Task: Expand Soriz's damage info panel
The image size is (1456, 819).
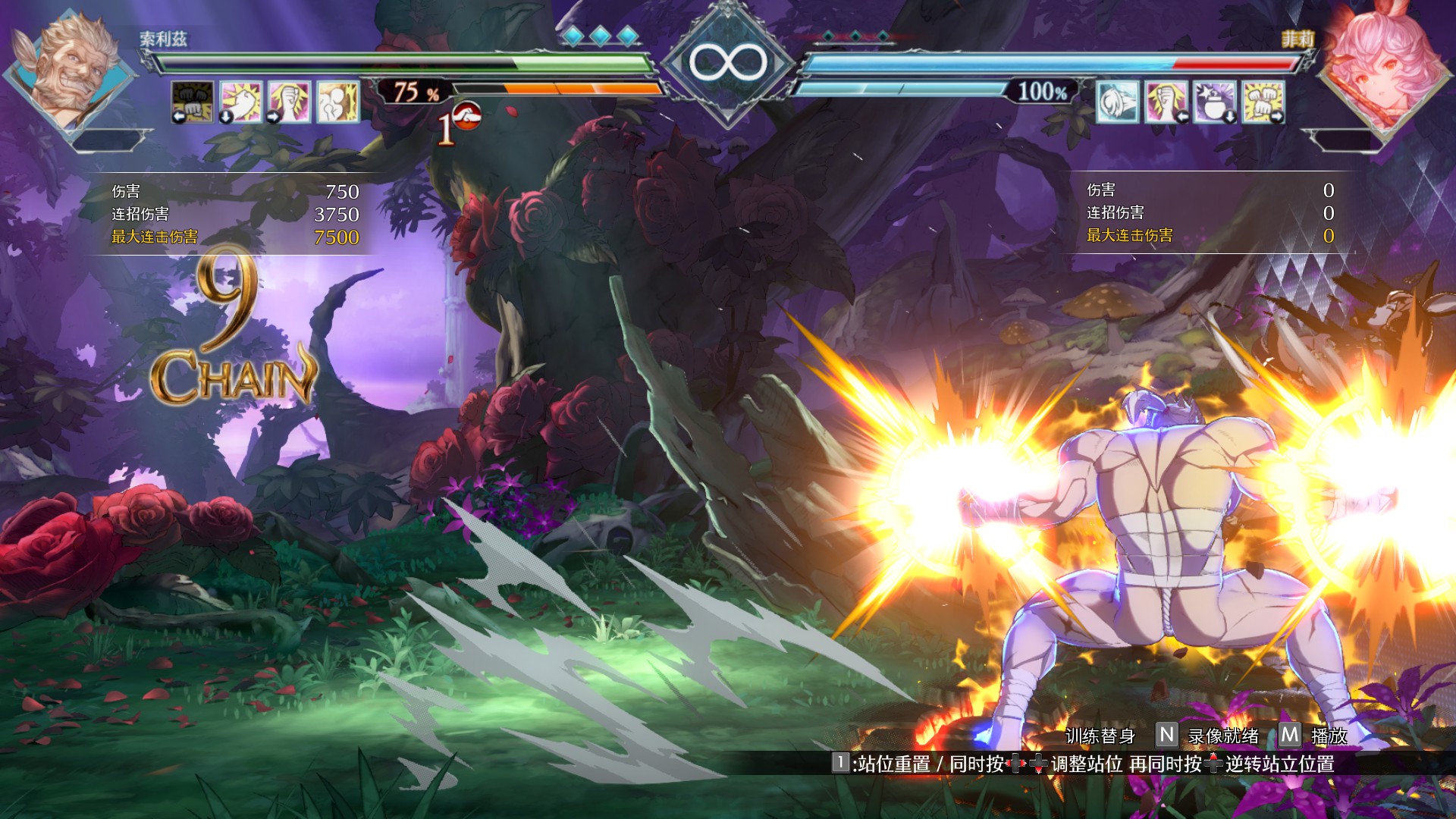Action: pos(227,212)
